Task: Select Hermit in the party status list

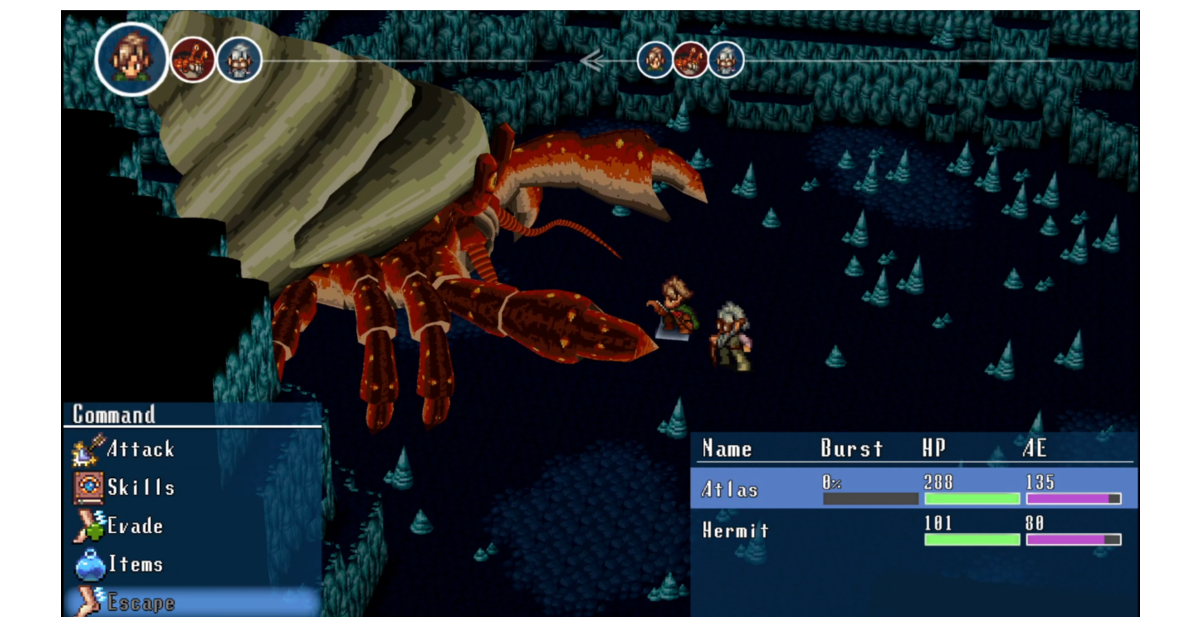Action: point(735,531)
